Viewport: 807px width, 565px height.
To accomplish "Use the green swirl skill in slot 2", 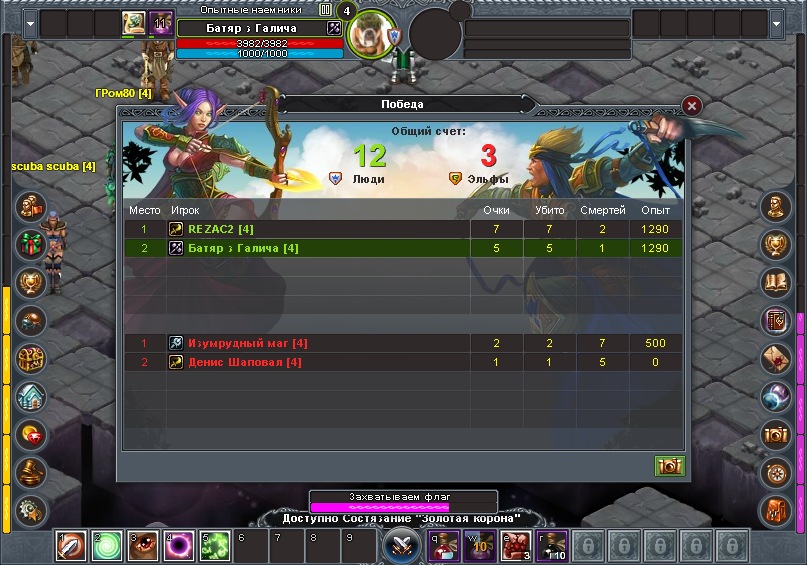I will coord(107,546).
